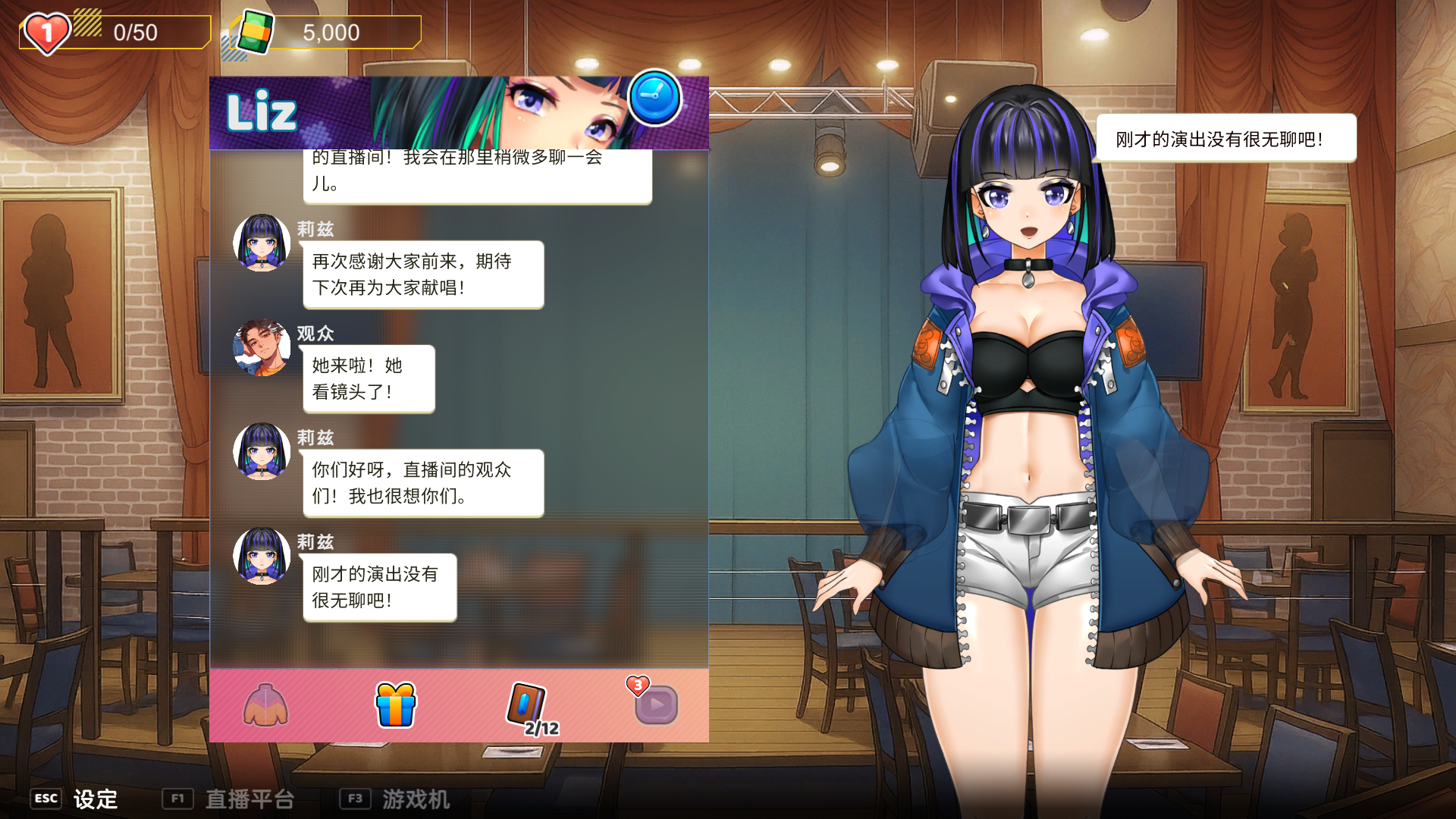Click the latest chat message from 莉兹
1456x819 pixels.
tap(379, 588)
